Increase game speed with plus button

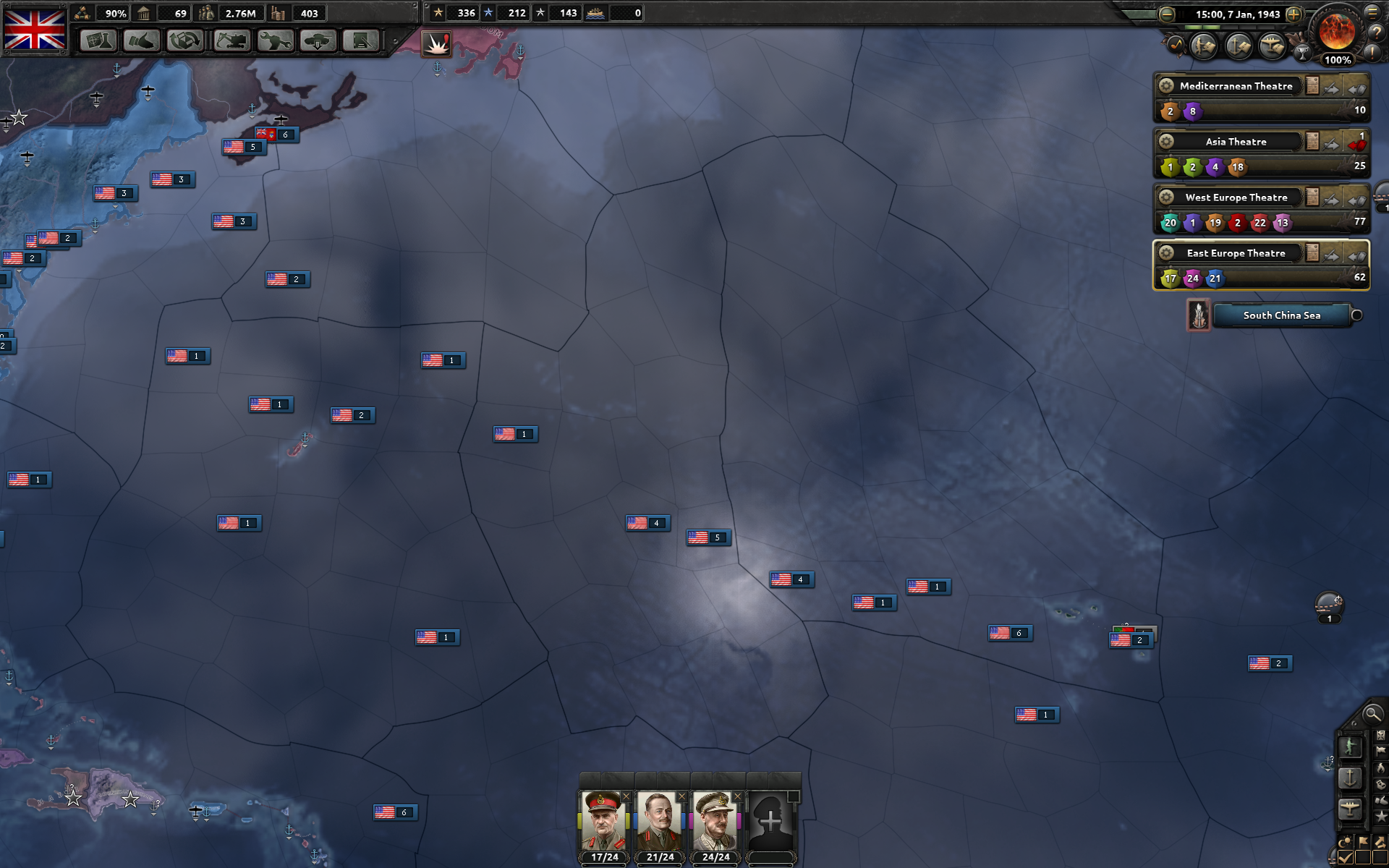click(1294, 14)
